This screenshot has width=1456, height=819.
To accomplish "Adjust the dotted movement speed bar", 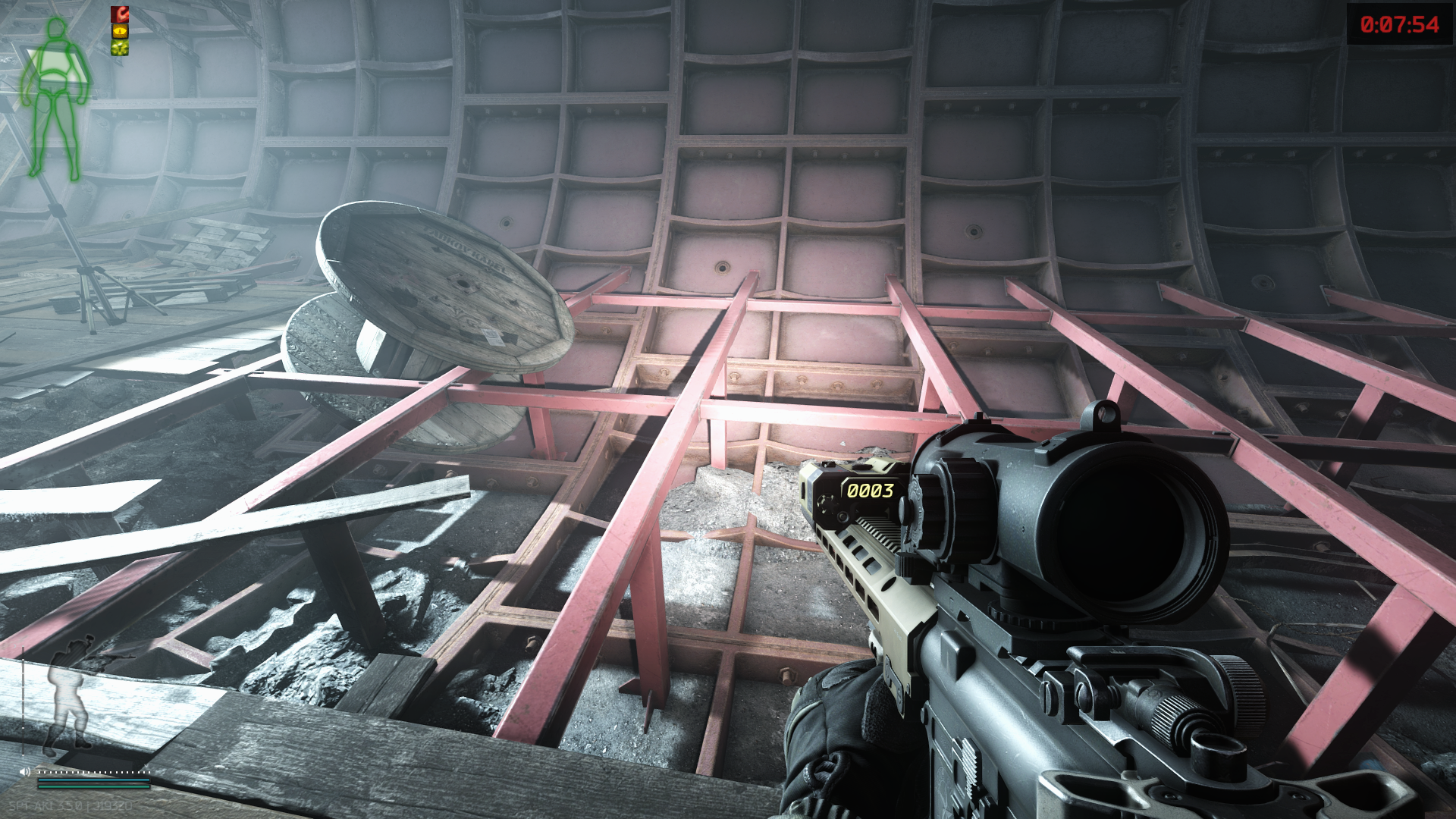I will [93, 772].
